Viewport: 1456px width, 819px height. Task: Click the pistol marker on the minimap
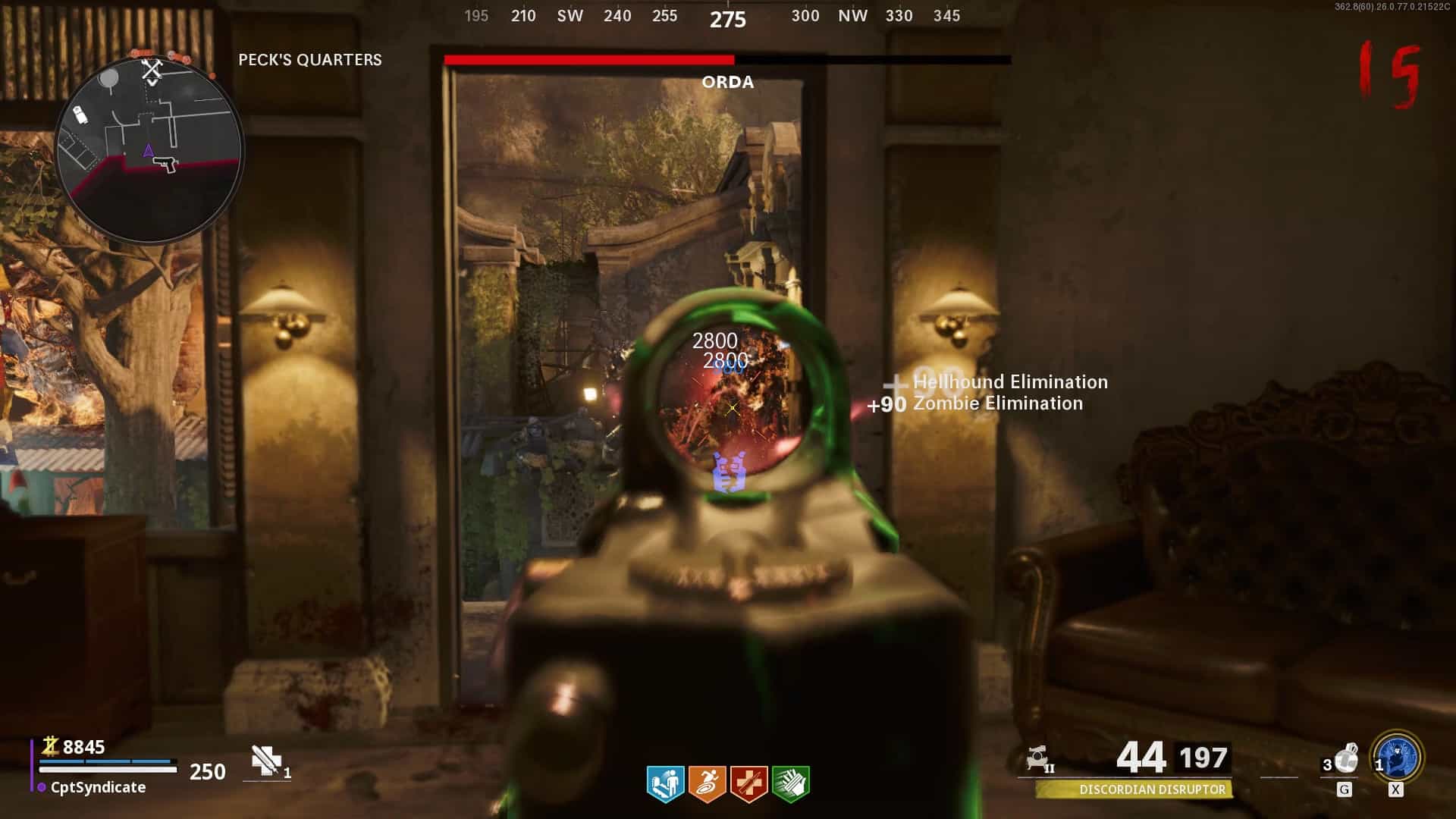click(x=165, y=163)
